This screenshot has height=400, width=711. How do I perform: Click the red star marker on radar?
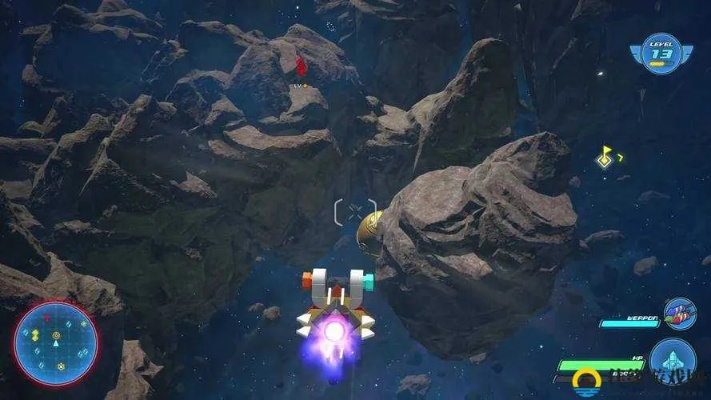coord(46,319)
